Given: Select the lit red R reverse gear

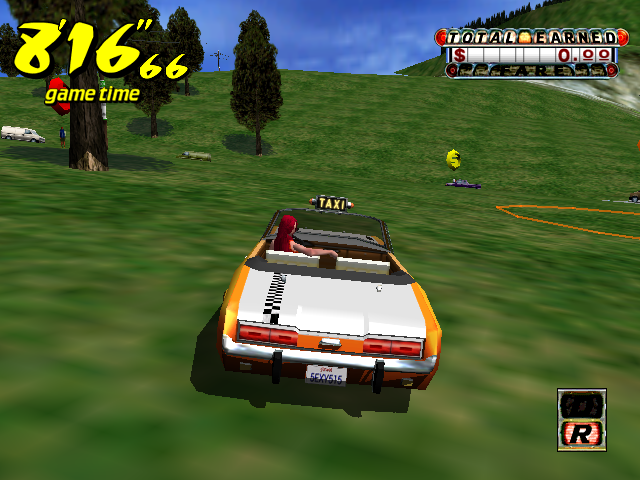Looking at the screenshot, I should 581,433.
